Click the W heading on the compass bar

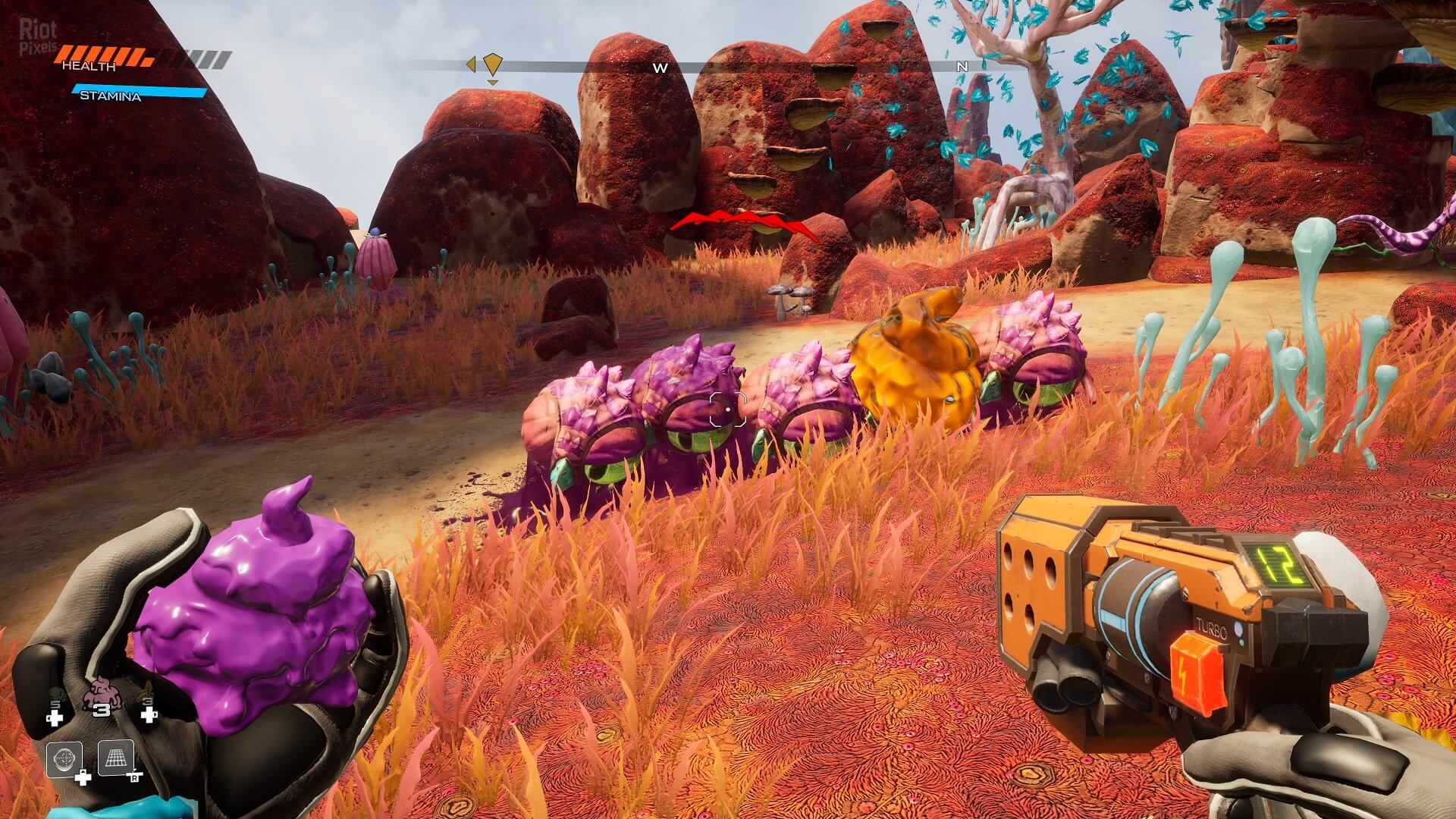pos(661,67)
